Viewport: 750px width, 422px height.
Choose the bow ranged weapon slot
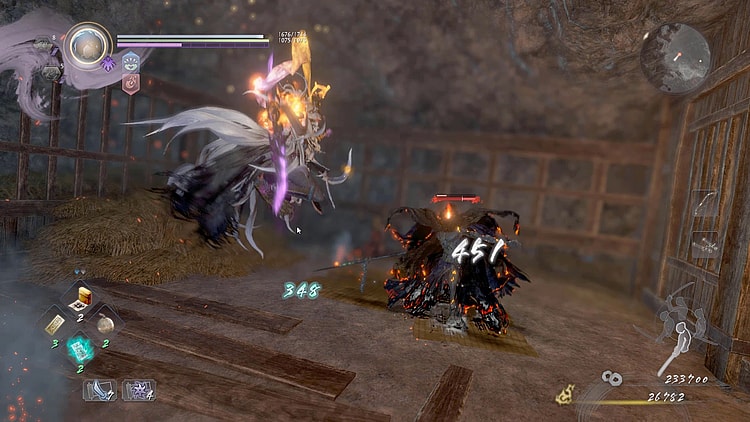pyautogui.click(x=704, y=205)
